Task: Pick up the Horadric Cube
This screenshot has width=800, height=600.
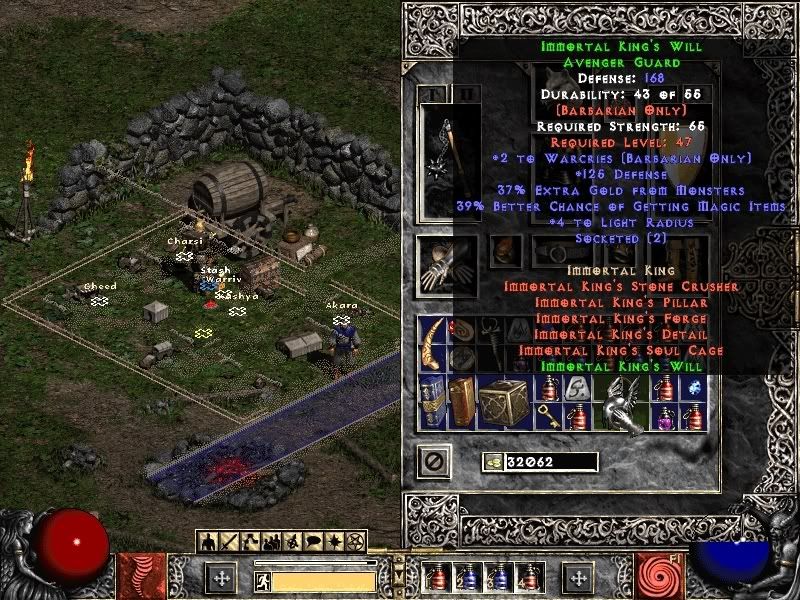Action: point(503,402)
